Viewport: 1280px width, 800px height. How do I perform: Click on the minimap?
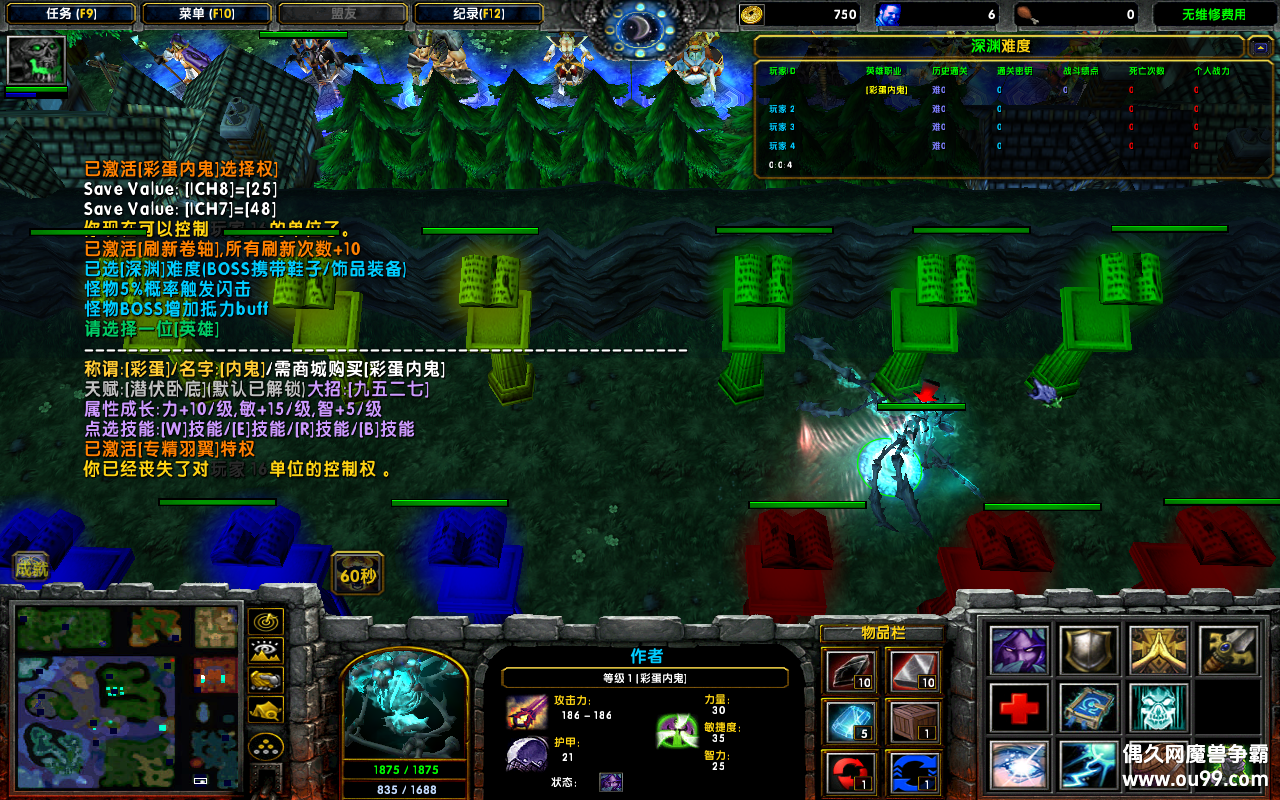pos(127,694)
